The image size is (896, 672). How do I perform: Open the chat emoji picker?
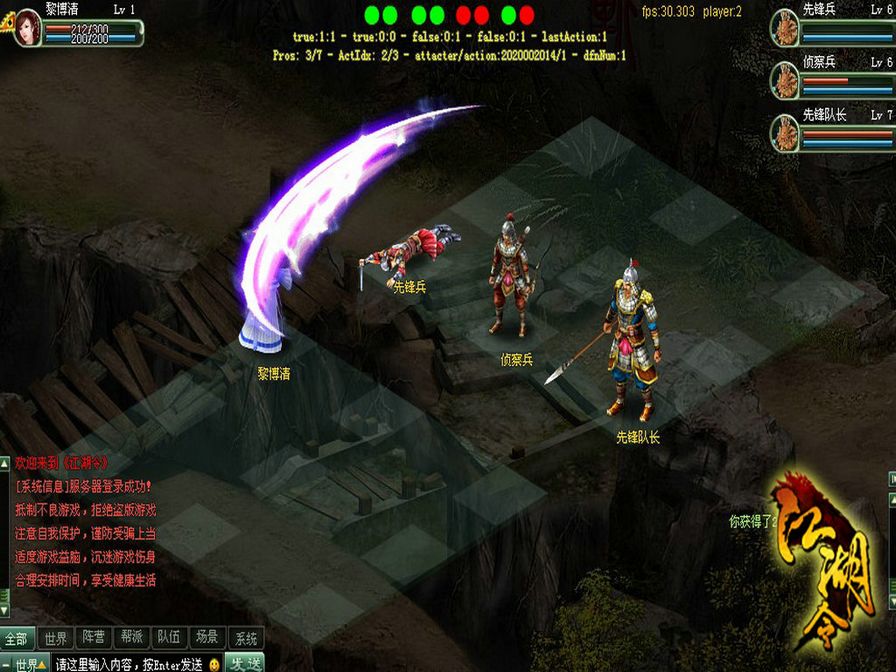214,664
